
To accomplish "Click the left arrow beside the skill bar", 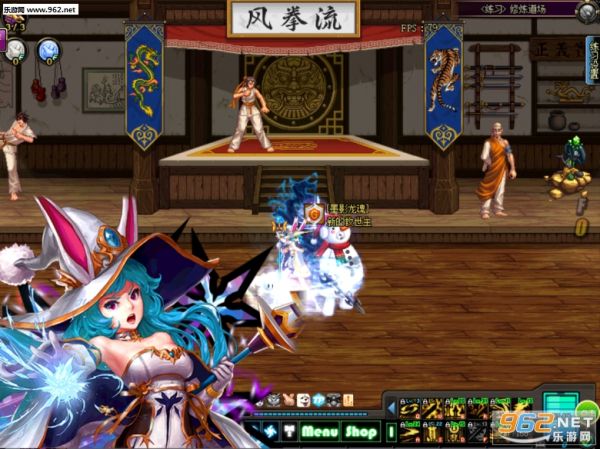I will point(390,407).
